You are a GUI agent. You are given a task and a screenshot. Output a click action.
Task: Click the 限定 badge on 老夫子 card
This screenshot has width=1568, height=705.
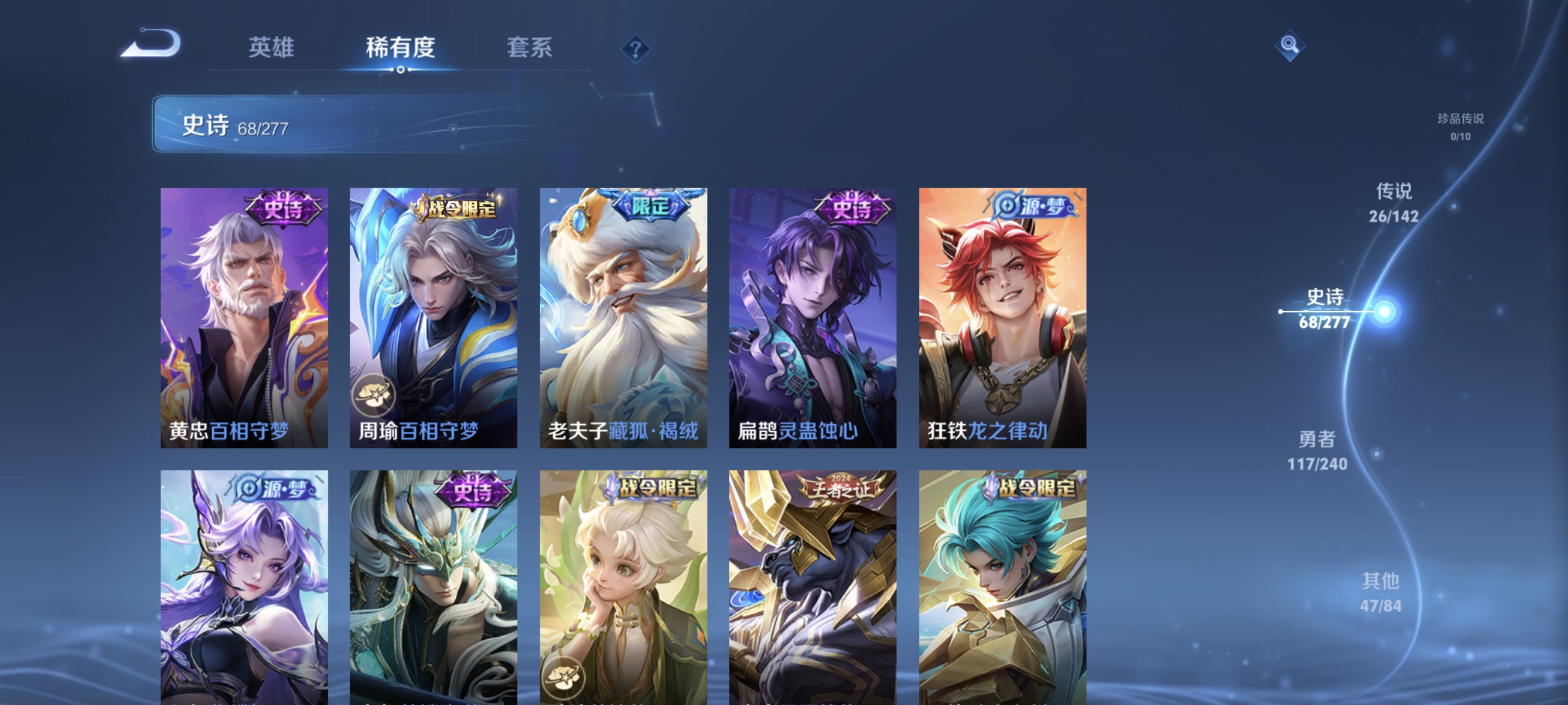pos(648,207)
